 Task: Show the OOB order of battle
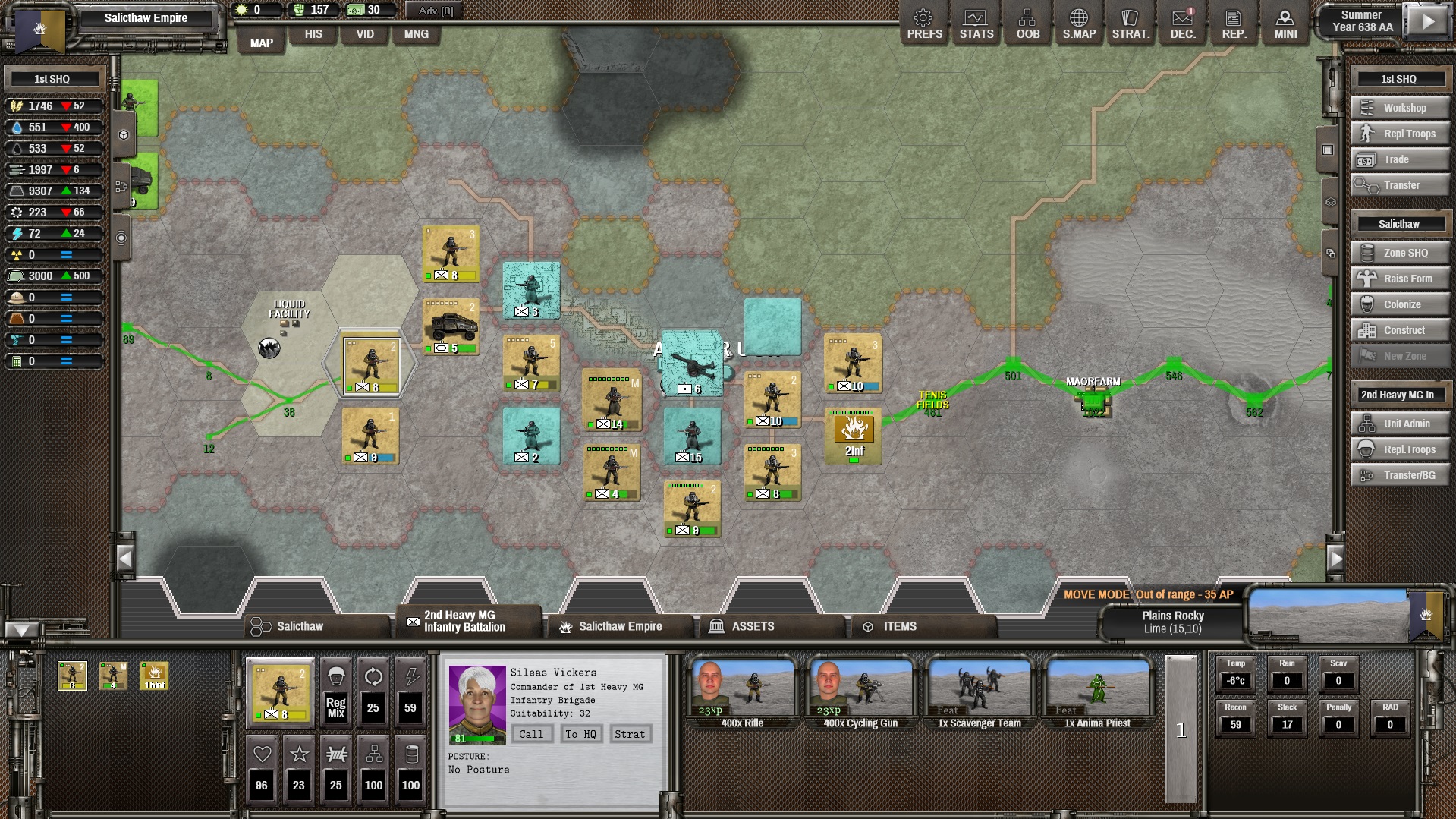click(1027, 24)
